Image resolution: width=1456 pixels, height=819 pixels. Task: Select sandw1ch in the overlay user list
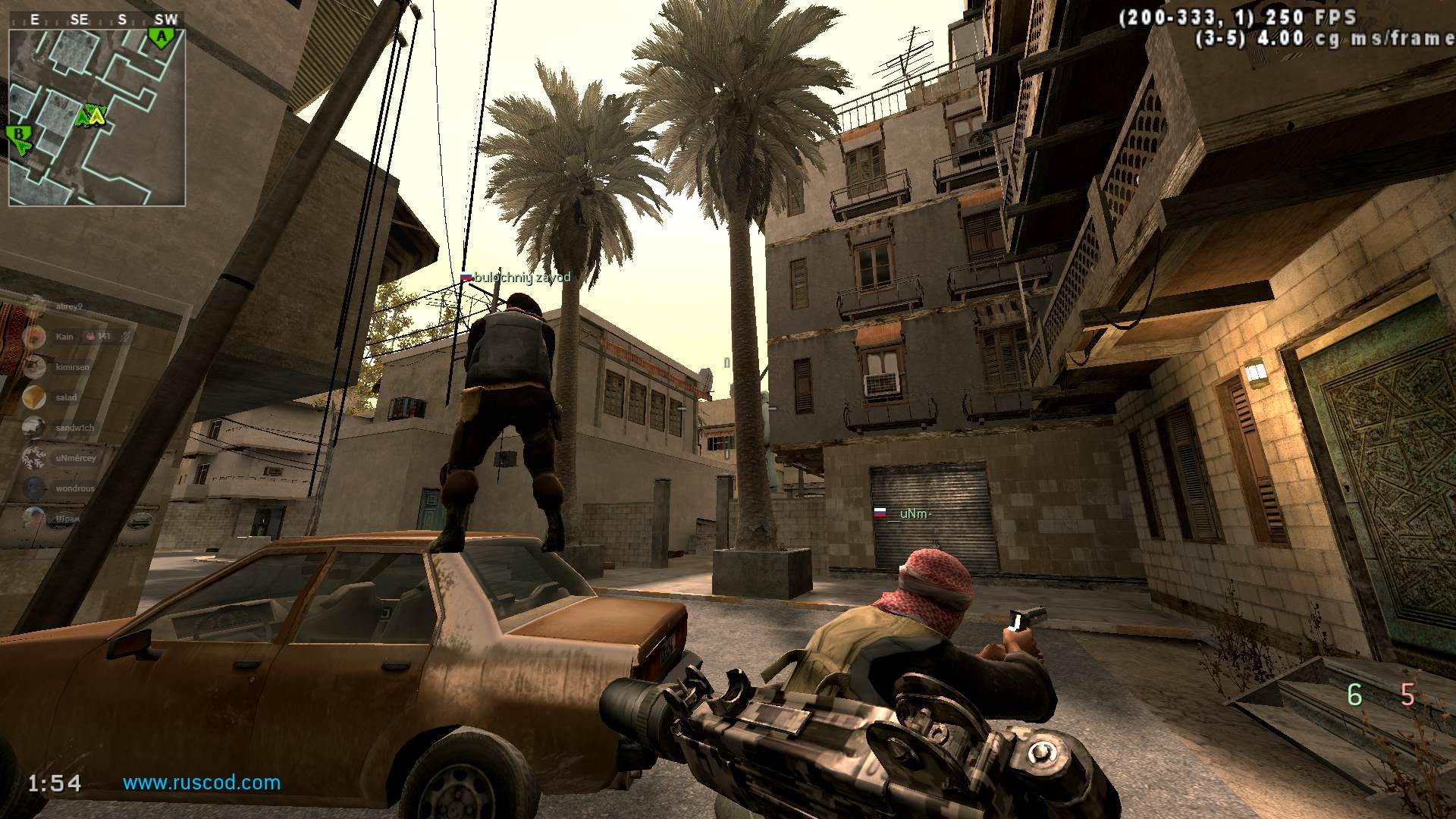[74, 428]
